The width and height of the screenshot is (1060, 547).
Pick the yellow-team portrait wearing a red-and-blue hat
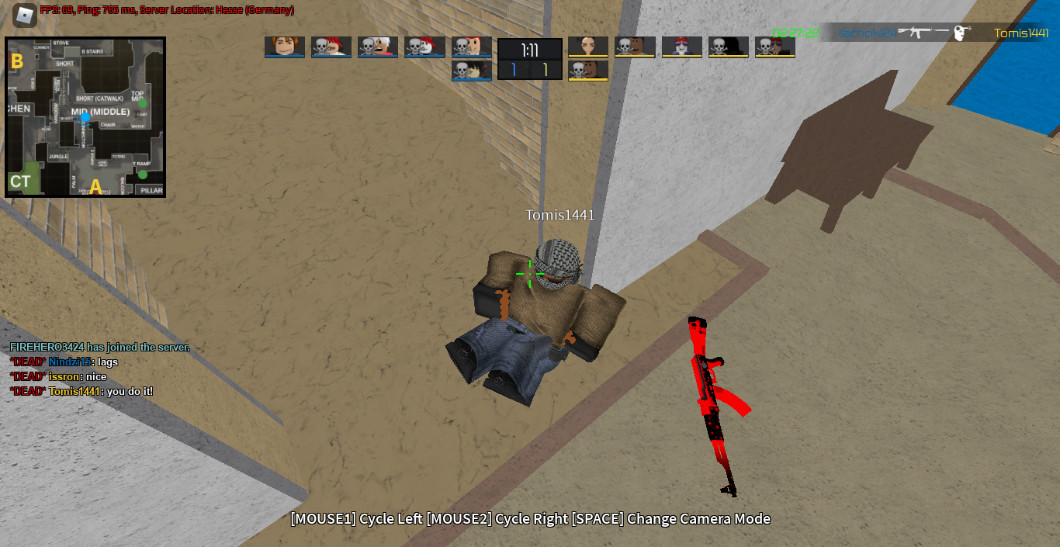pyautogui.click(x=681, y=46)
